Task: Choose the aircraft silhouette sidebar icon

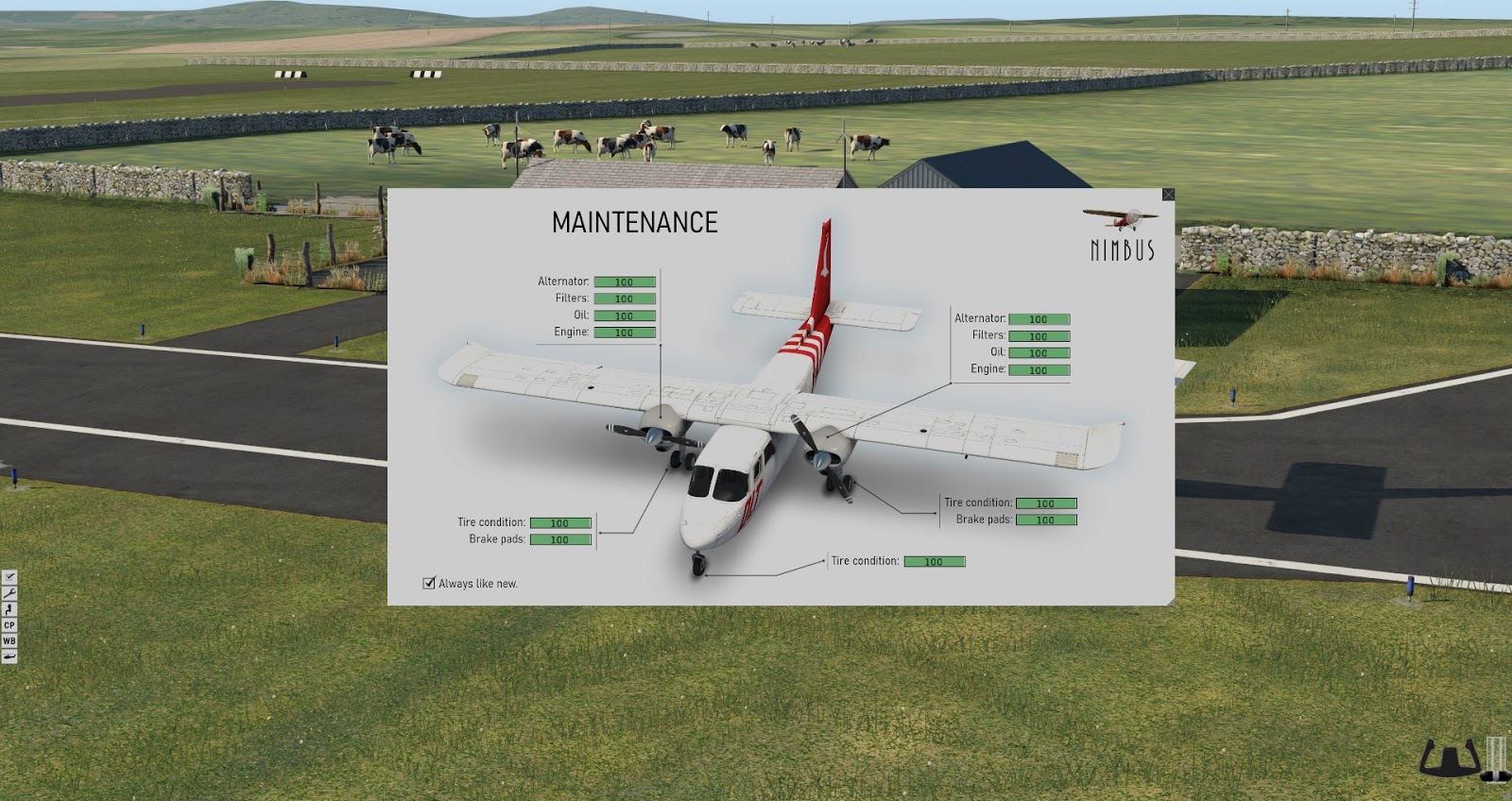Action: pos(9,656)
